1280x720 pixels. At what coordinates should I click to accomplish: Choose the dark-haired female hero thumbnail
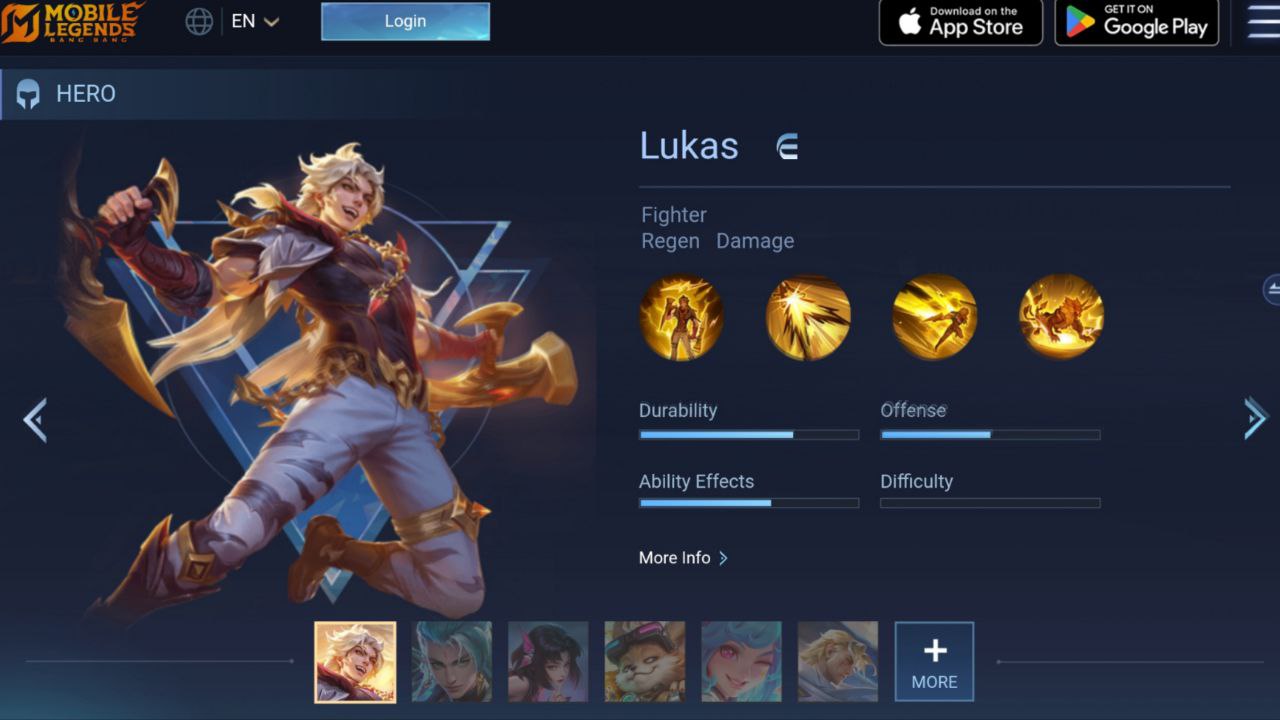[x=548, y=661]
